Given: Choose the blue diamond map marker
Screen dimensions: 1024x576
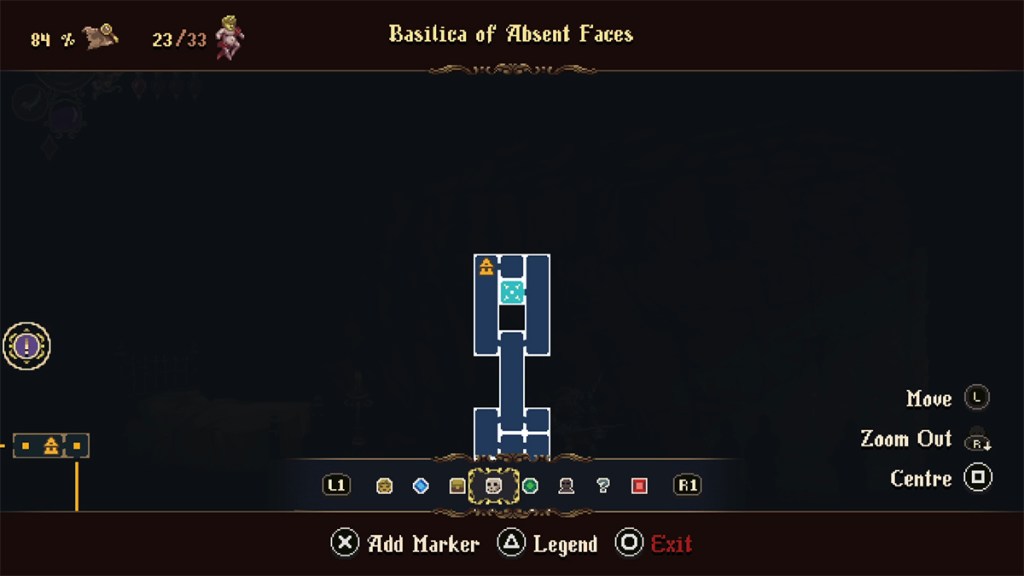Looking at the screenshot, I should click(421, 486).
